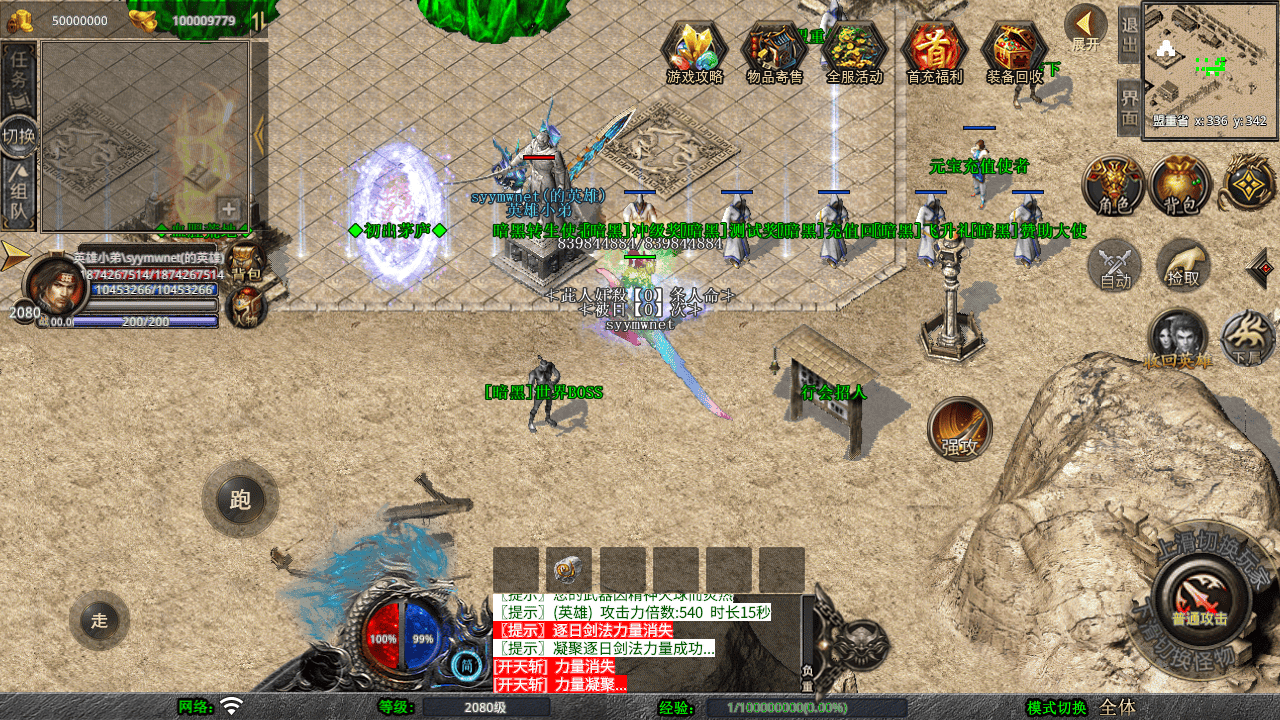
Task: Activate the 强攻 strong attack skill
Action: (x=960, y=429)
